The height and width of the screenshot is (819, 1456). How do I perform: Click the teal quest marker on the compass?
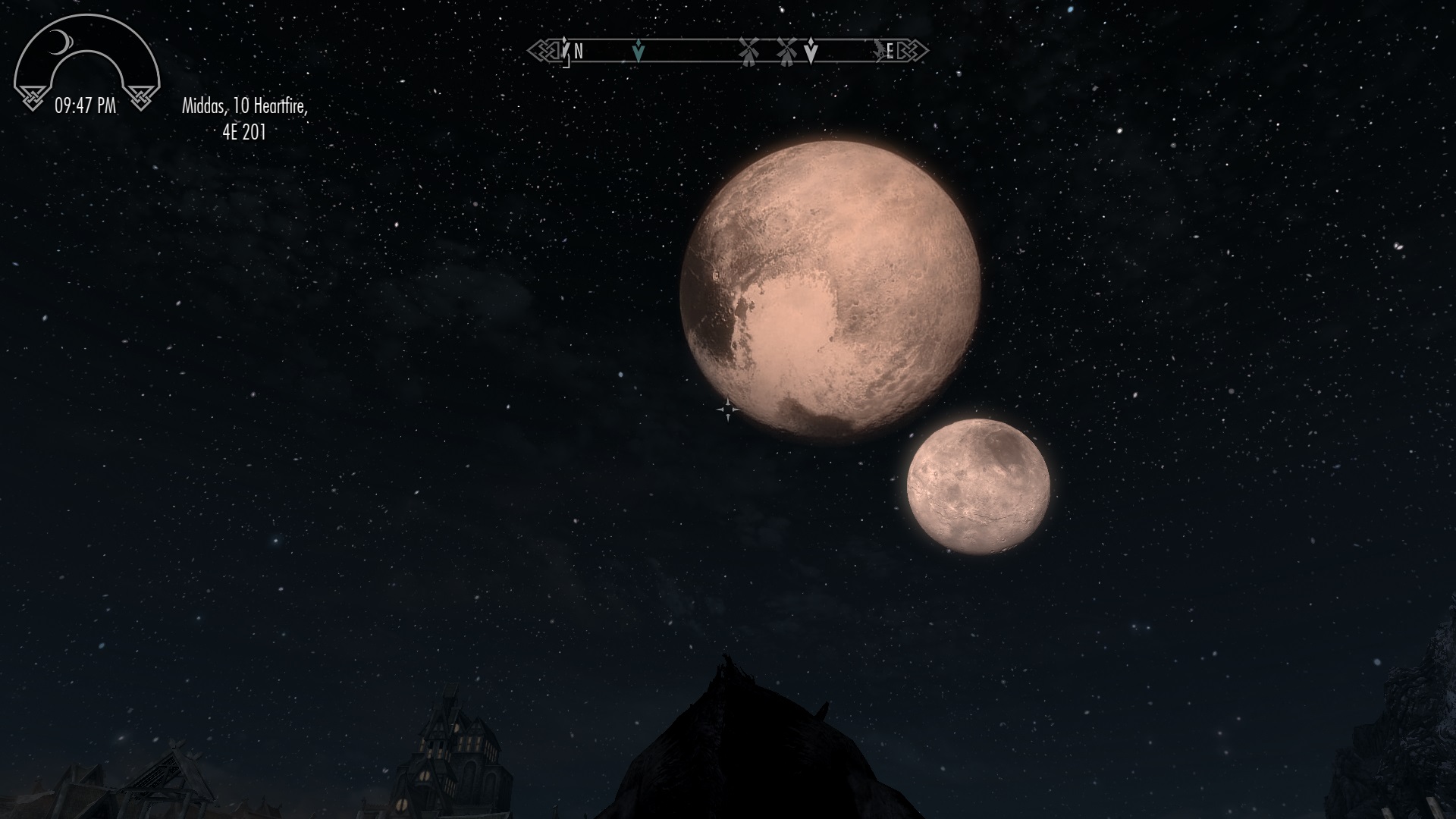[x=639, y=51]
